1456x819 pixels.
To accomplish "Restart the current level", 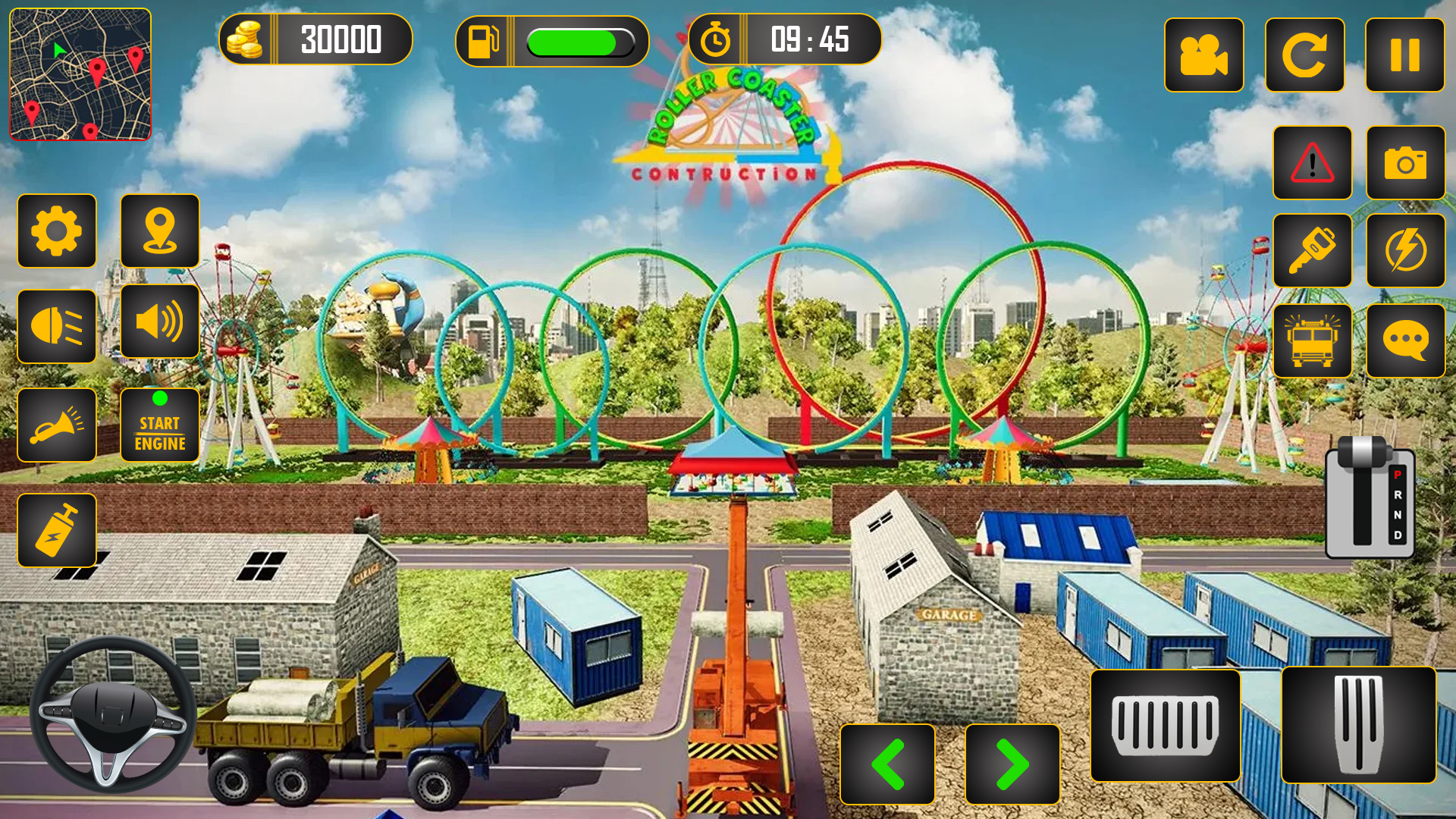I will tap(1304, 55).
